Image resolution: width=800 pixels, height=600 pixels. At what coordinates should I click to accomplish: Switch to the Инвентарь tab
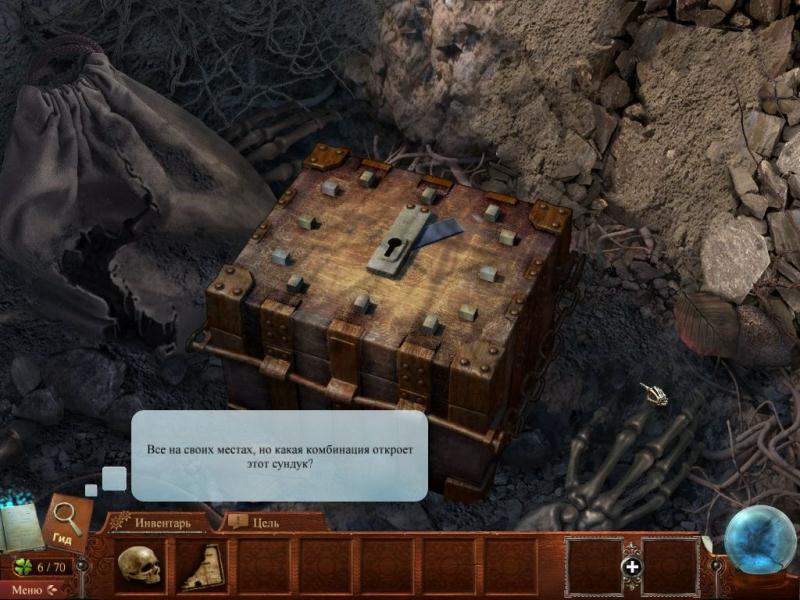[x=160, y=522]
